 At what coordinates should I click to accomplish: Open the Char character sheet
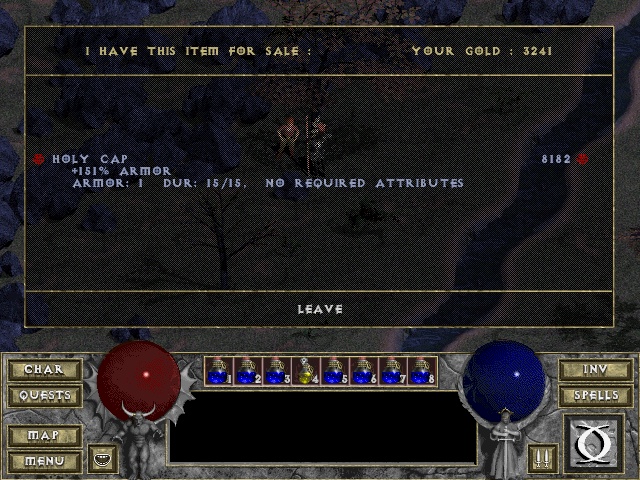pyautogui.click(x=43, y=370)
